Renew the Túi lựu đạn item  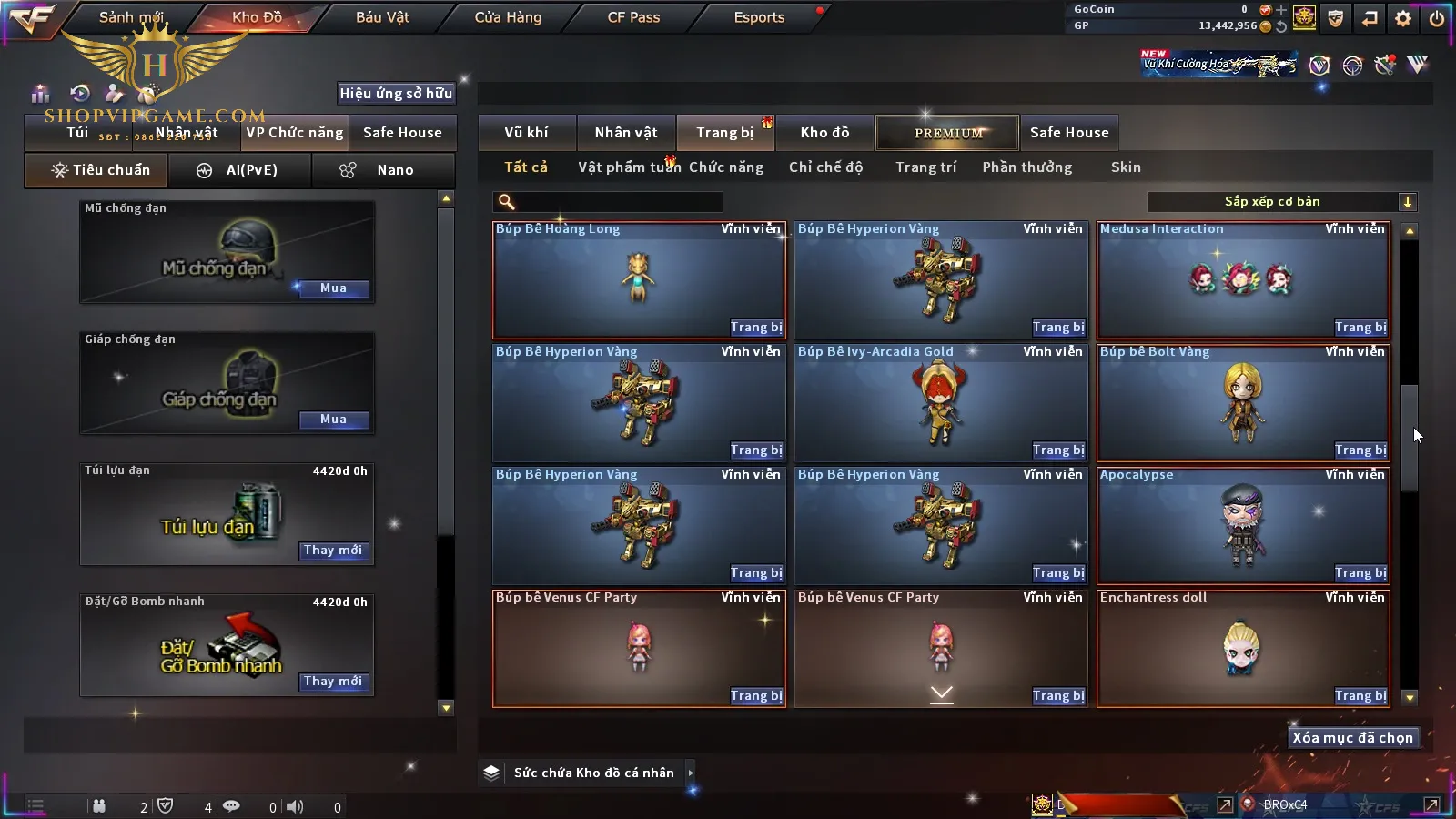[x=333, y=551]
